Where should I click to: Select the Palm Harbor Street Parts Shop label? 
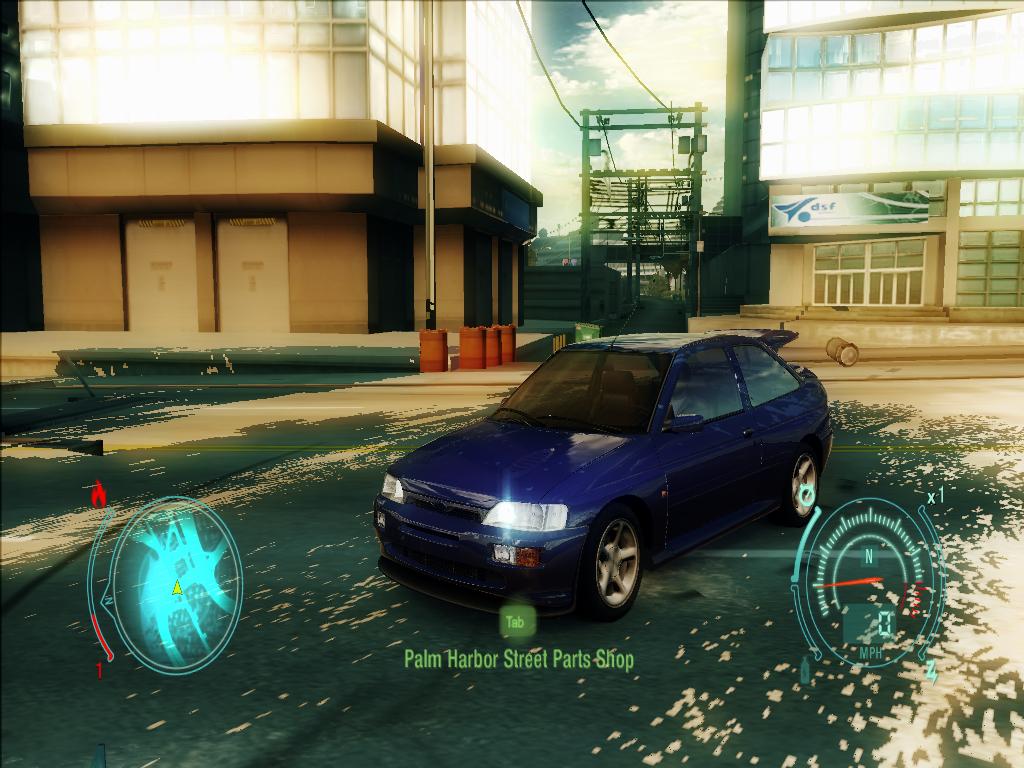518,659
